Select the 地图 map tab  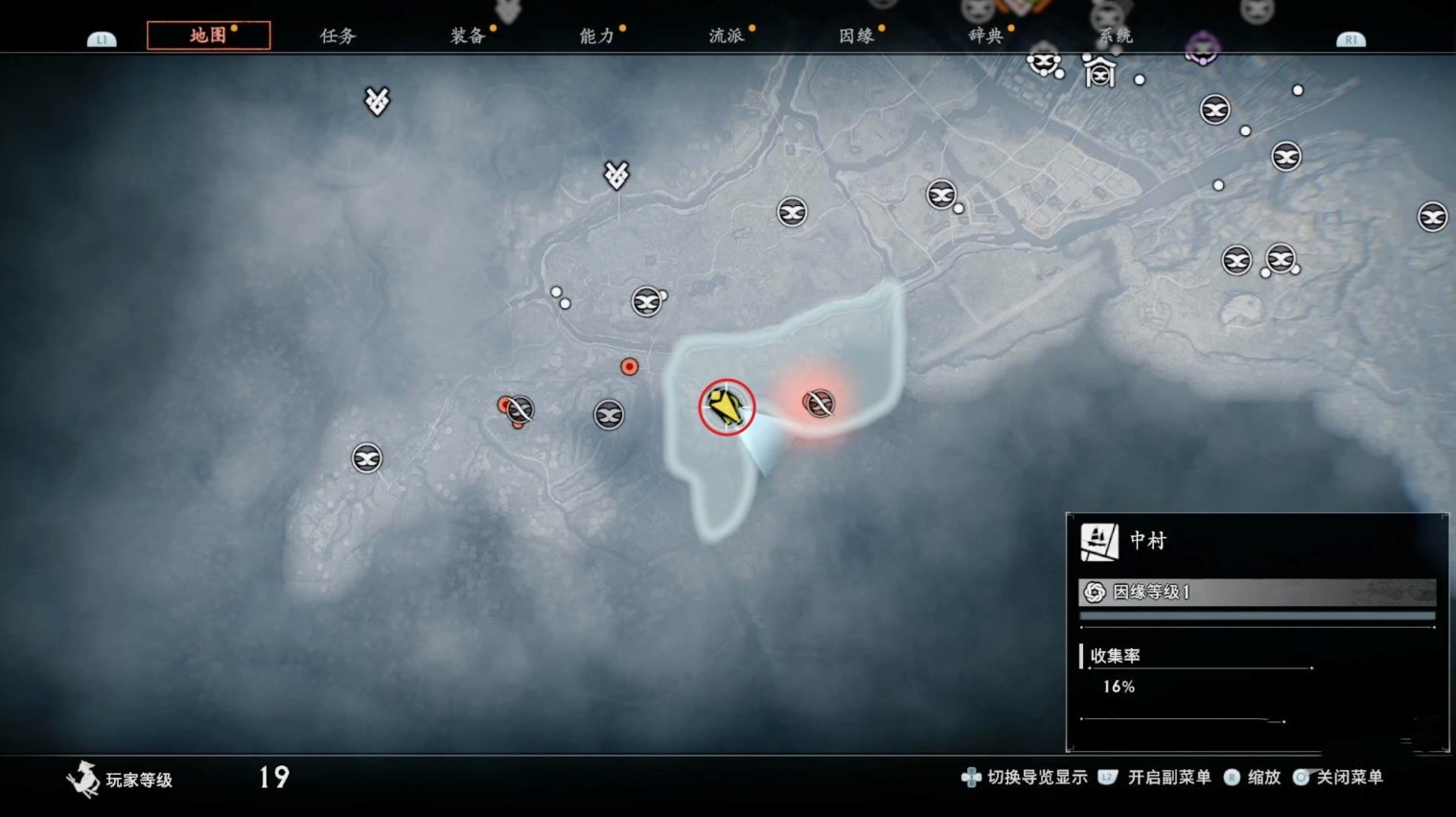tap(208, 35)
